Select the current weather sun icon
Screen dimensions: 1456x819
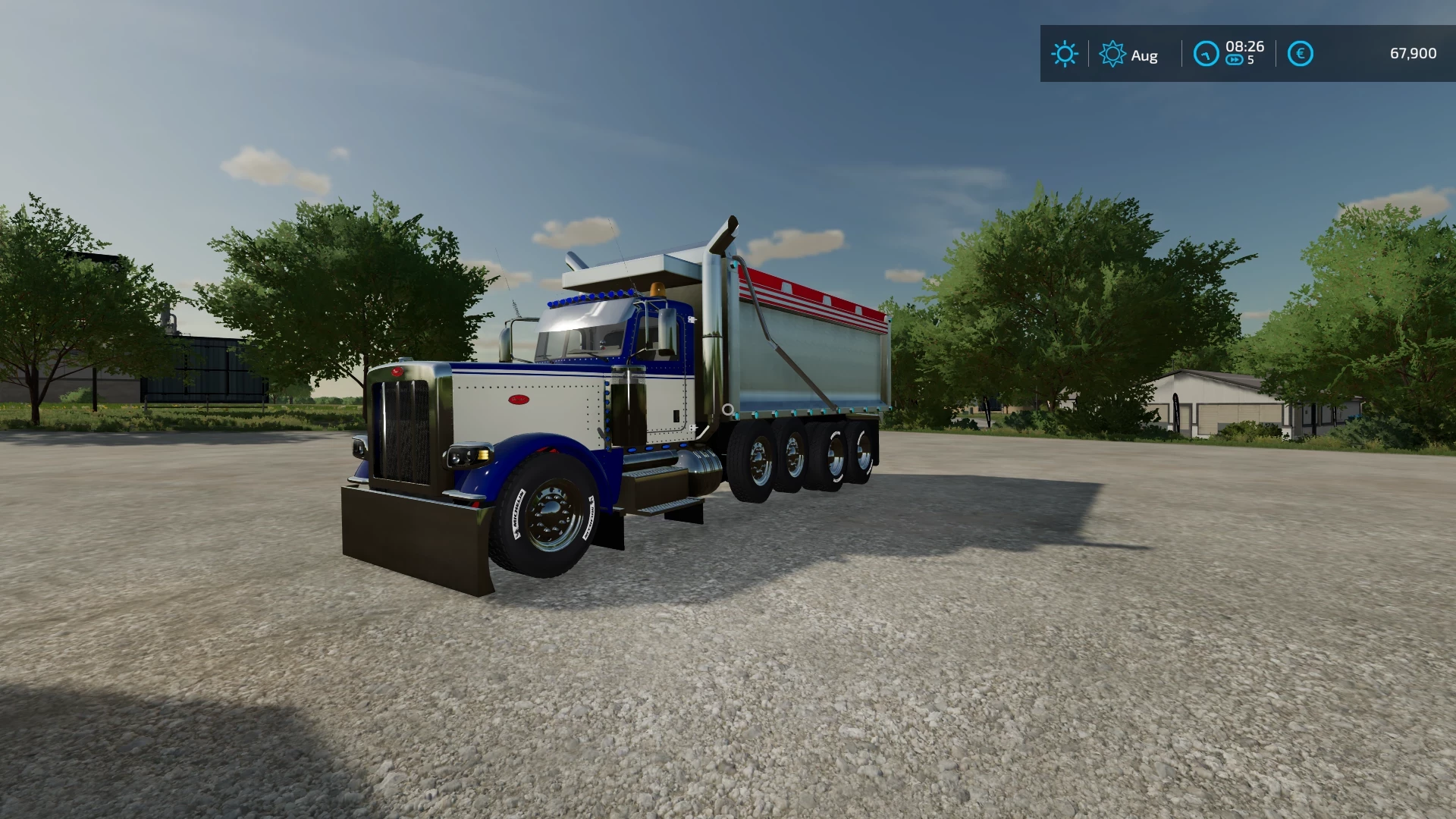[1065, 54]
